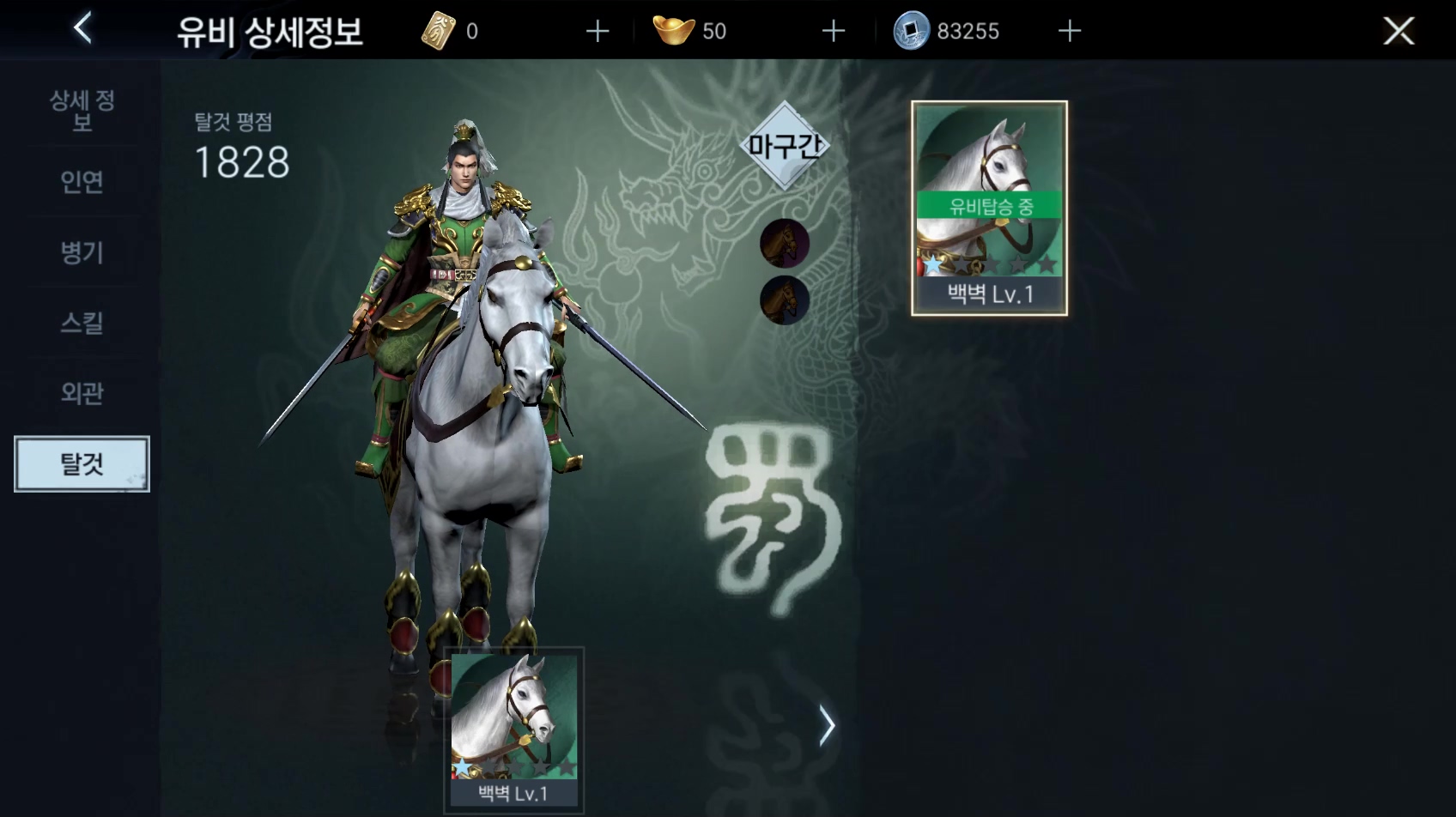Select the 탈것 tab
Screen dimensions: 1456x817
point(82,464)
